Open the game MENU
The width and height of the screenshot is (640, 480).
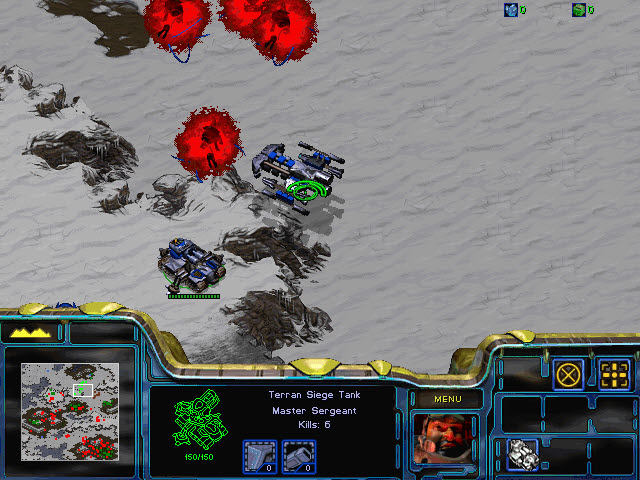coord(447,399)
